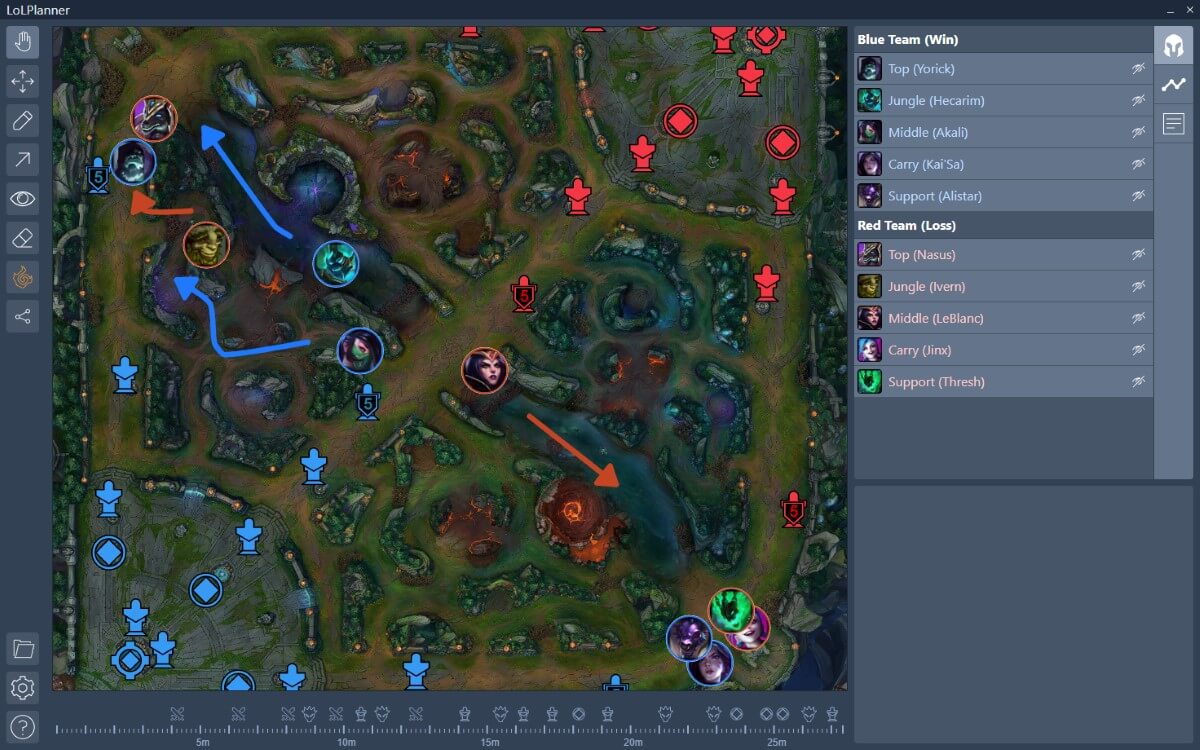Toggle visibility for Jungle (Hecarim)
This screenshot has height=750, width=1200.
point(1138,101)
